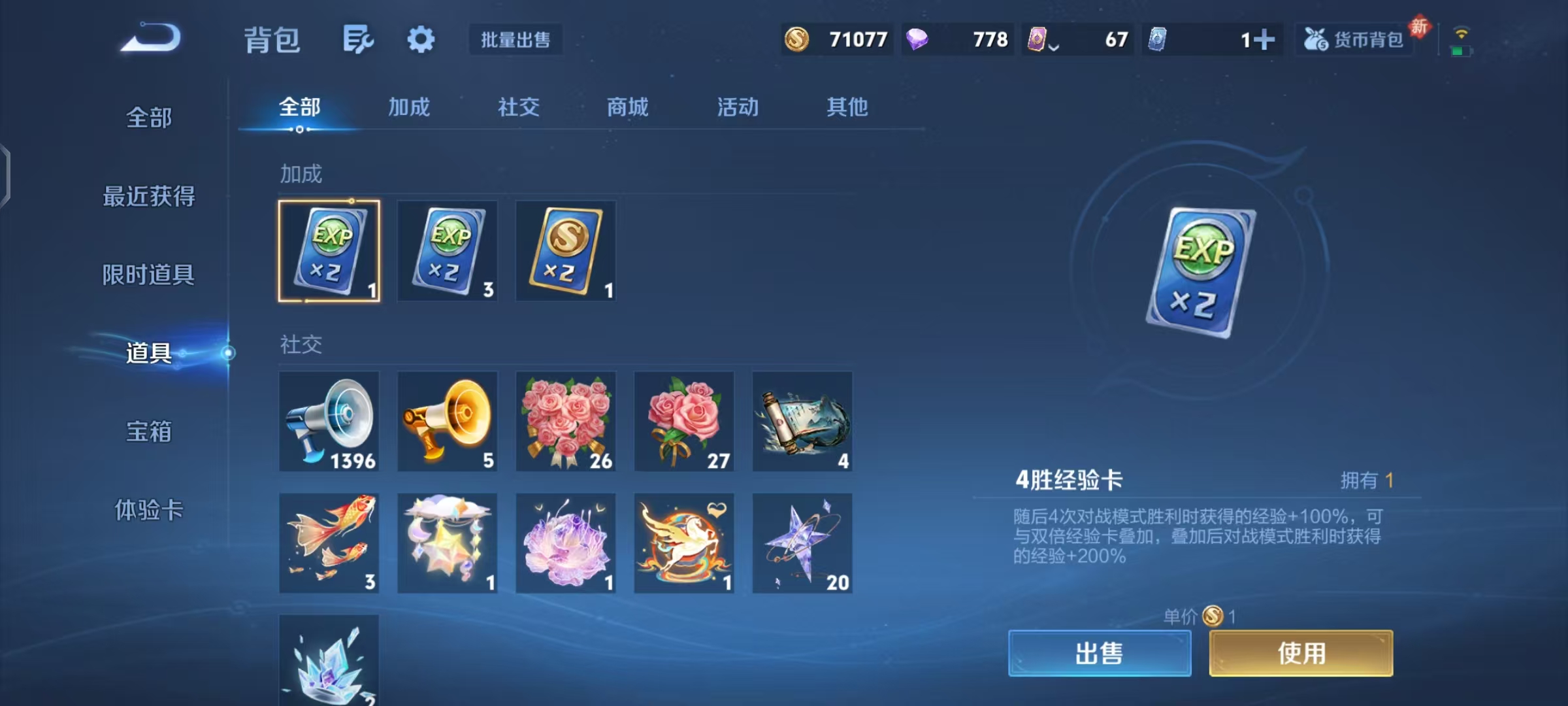Expand the dropdown next to the 67 card currency
Viewport: 1568px width, 706px height.
tap(1053, 44)
